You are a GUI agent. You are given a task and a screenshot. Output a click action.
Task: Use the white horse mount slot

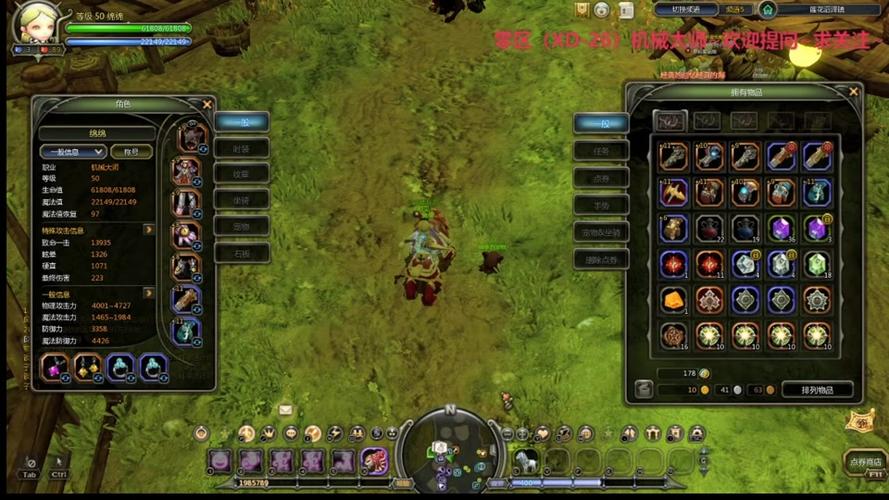pyautogui.click(x=524, y=460)
